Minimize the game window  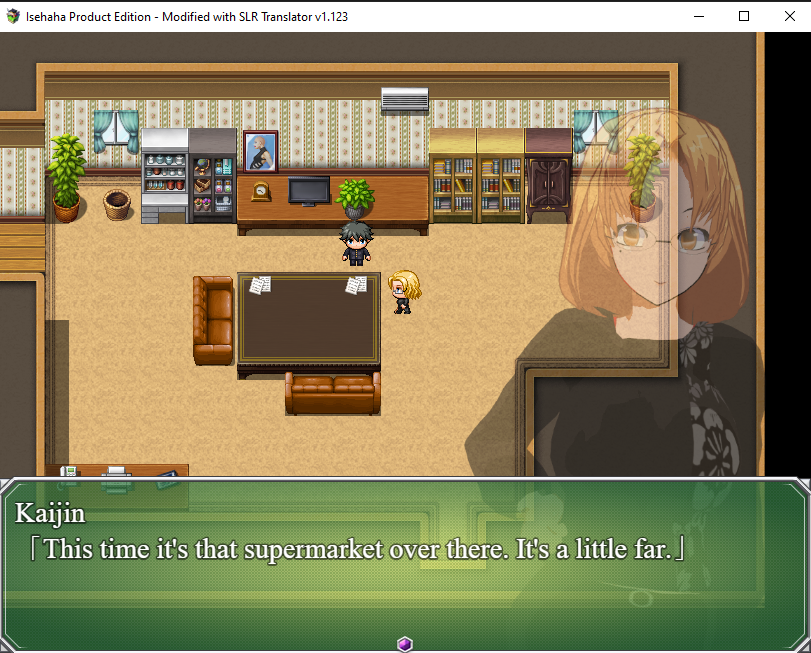coord(697,16)
